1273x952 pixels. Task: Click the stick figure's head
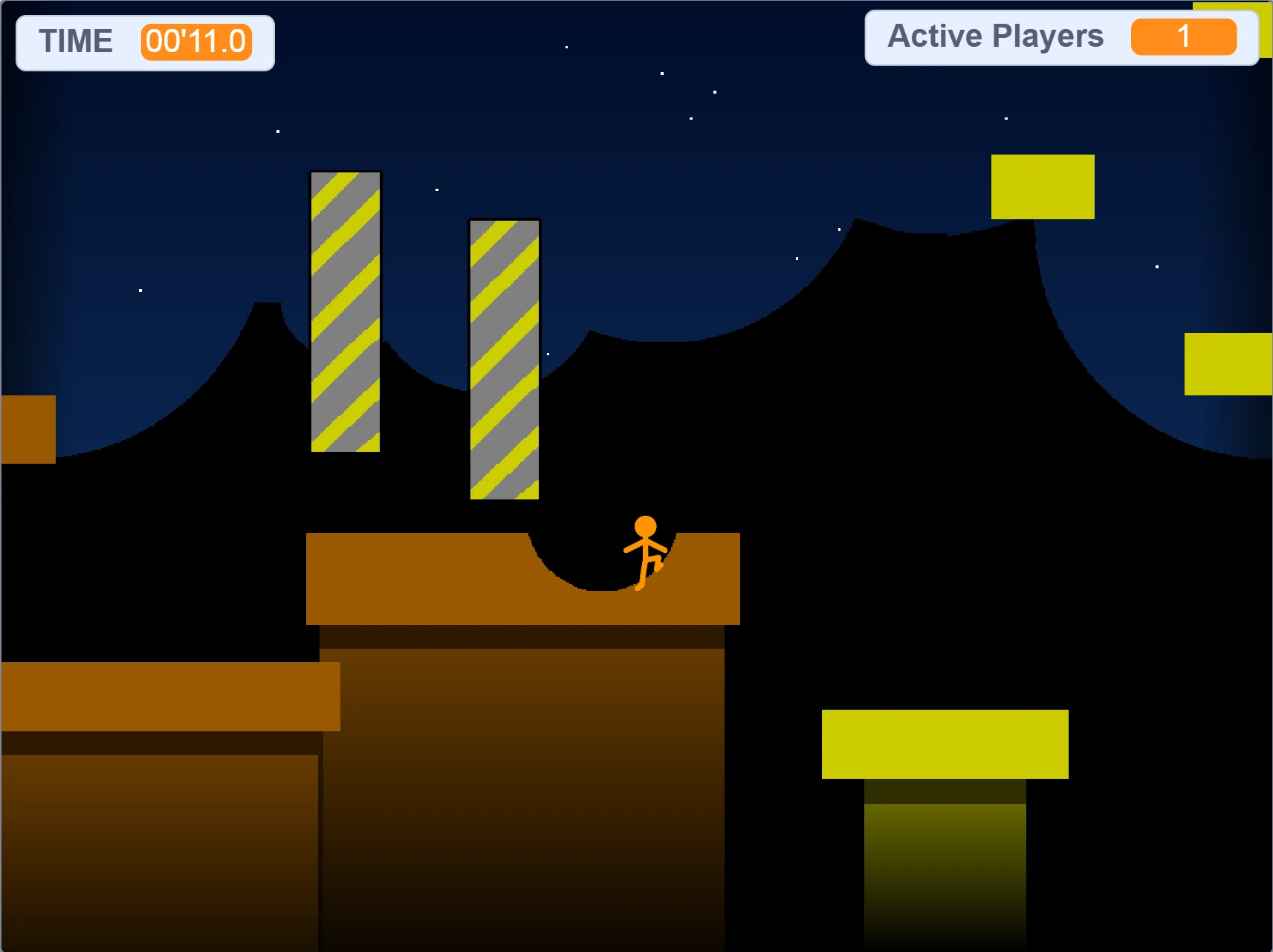645,528
